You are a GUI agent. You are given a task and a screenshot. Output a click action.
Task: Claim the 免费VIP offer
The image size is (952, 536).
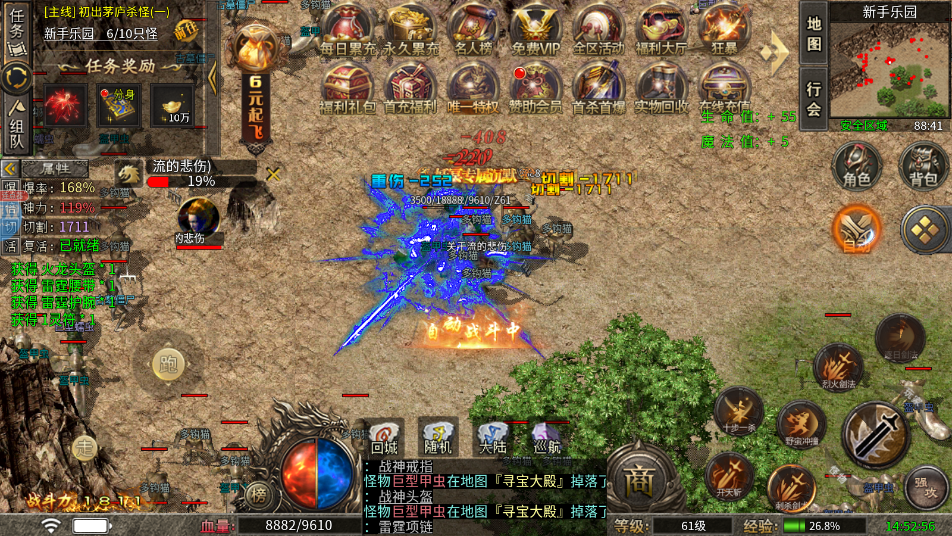point(536,28)
